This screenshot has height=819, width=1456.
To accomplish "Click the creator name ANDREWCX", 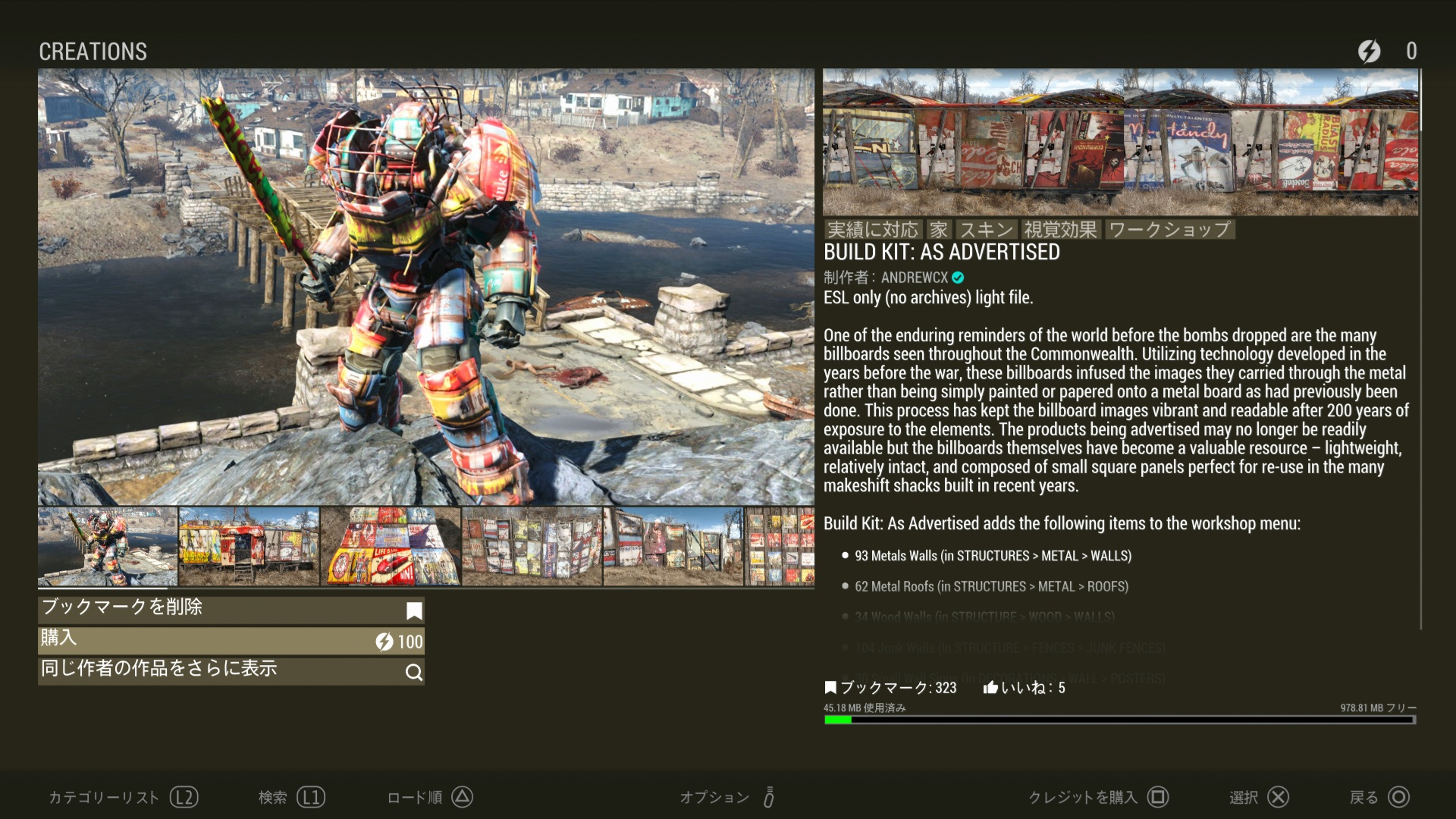I will click(x=914, y=278).
